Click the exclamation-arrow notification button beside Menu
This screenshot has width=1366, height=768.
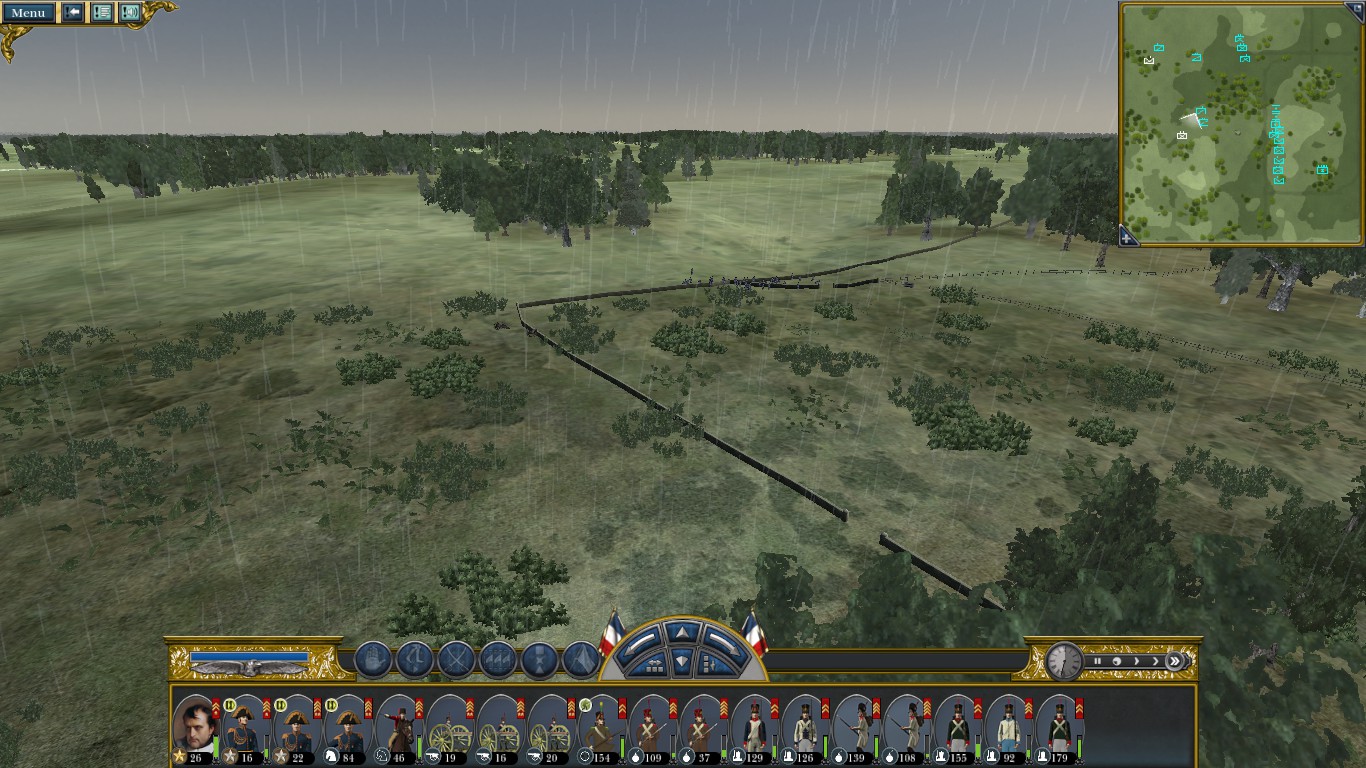pyautogui.click(x=73, y=13)
